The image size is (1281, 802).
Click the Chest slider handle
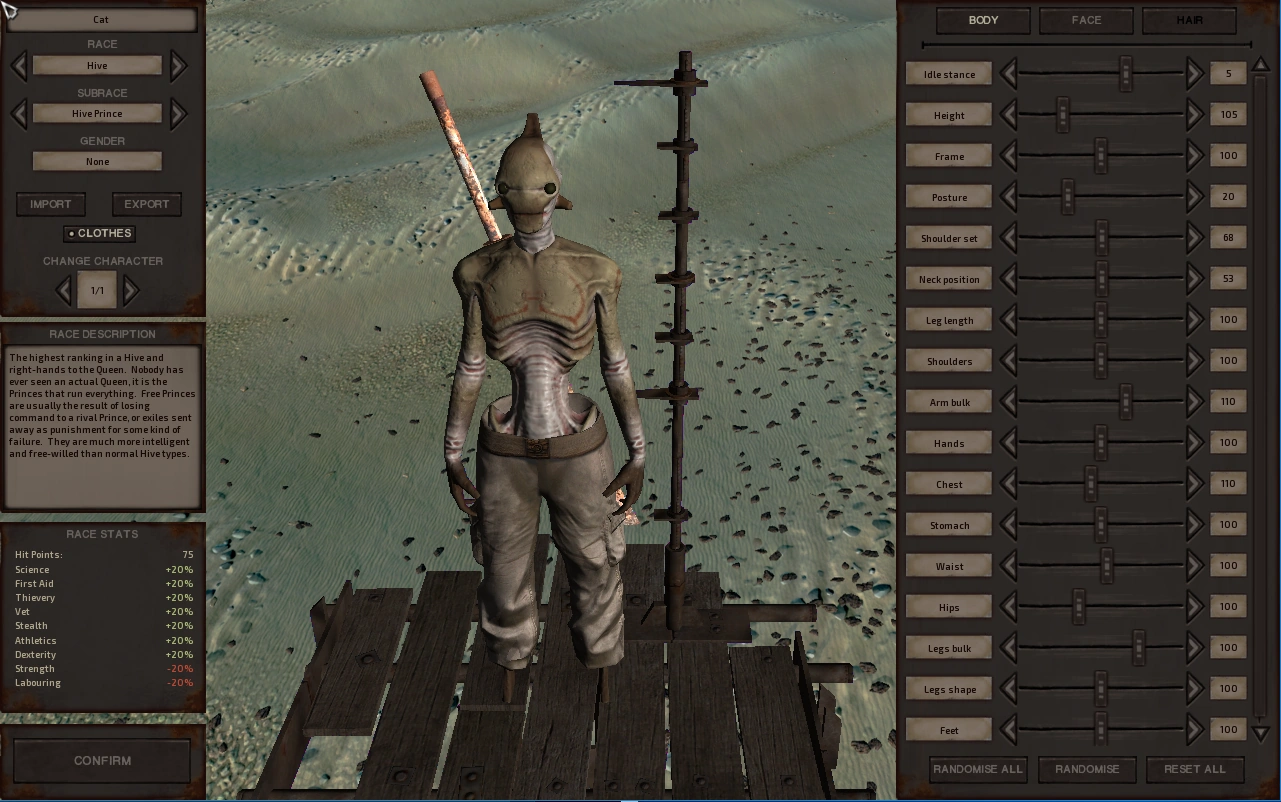[x=1089, y=483]
